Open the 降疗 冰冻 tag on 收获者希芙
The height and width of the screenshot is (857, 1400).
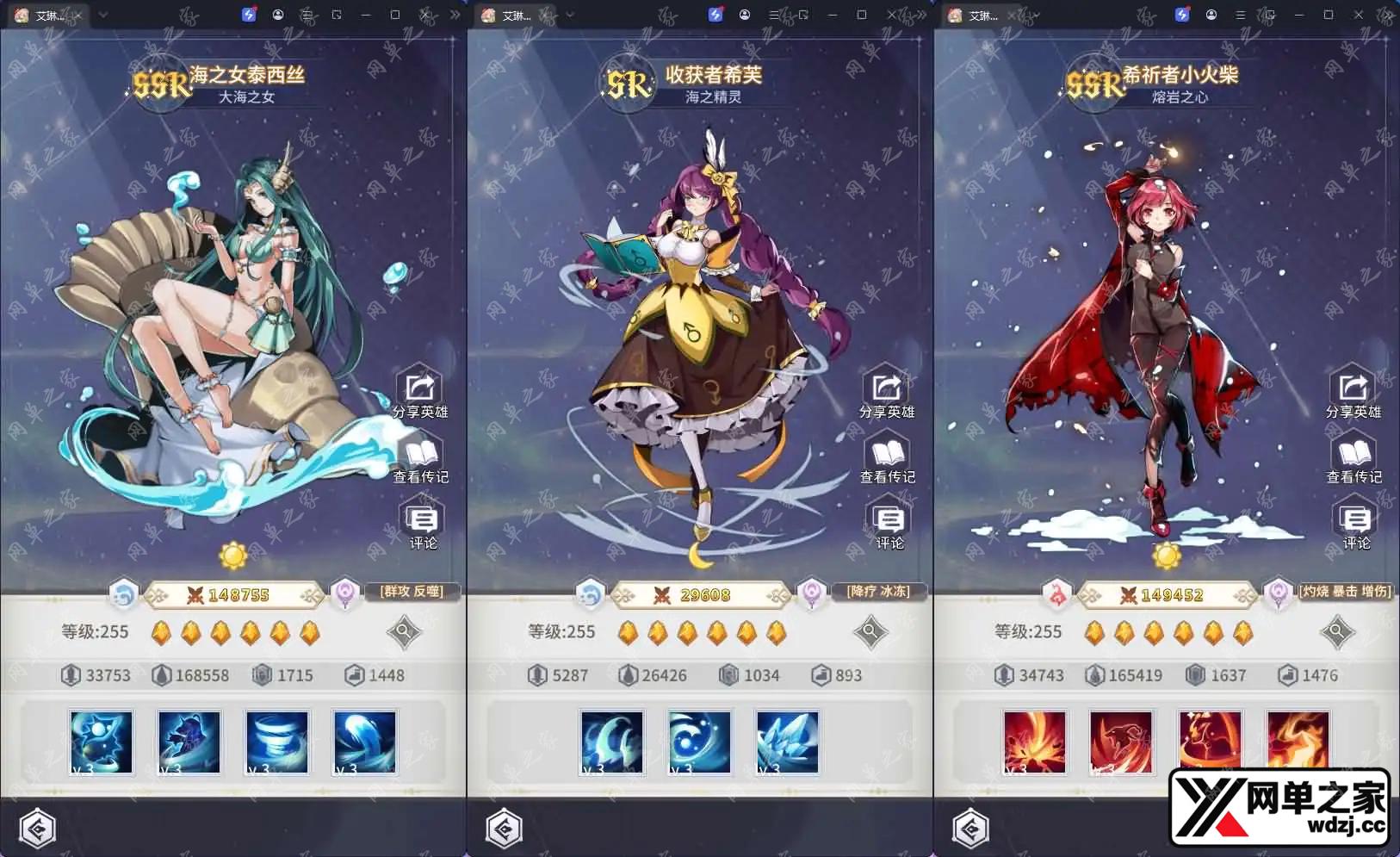[878, 592]
